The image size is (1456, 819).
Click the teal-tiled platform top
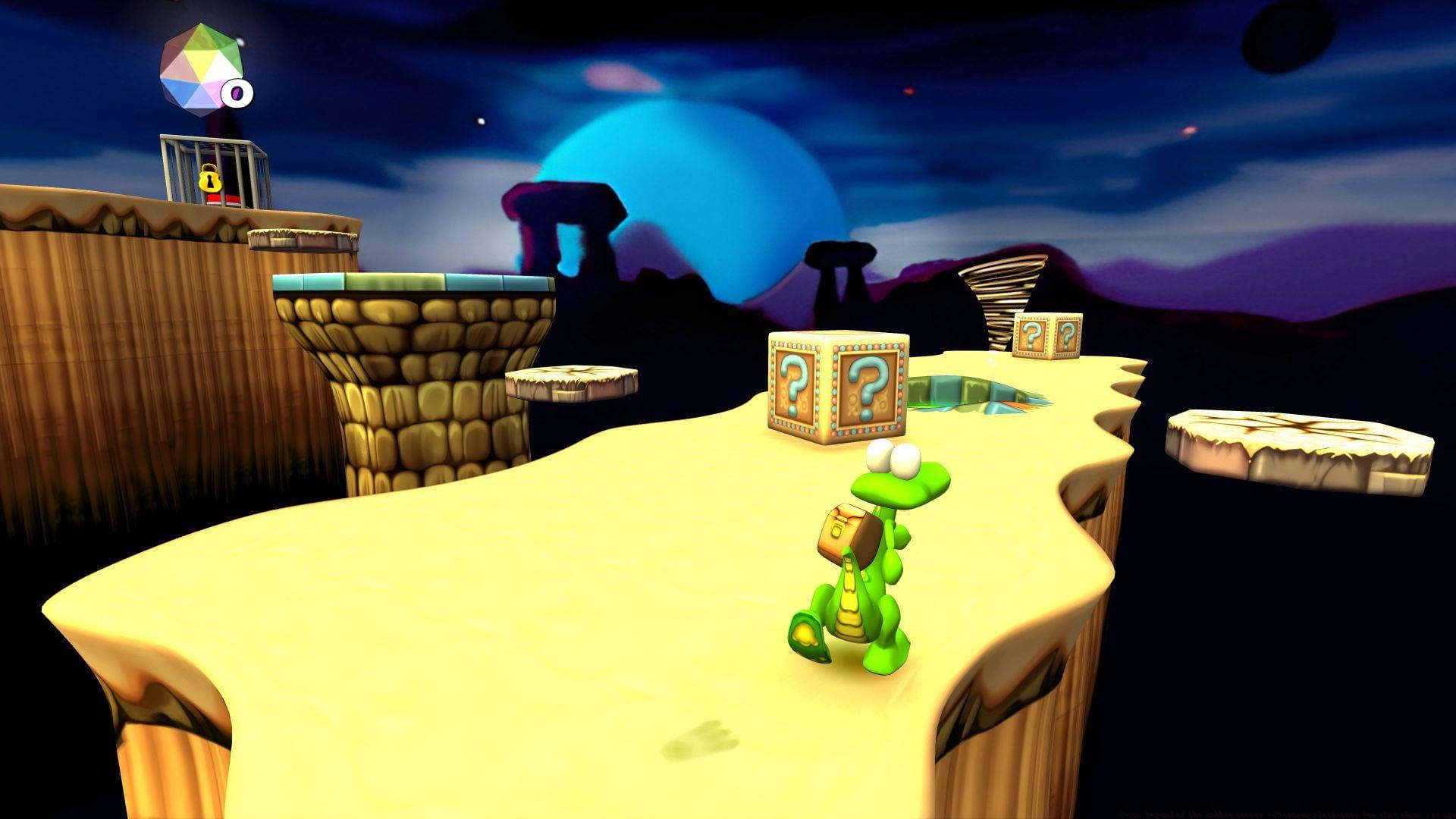point(413,284)
